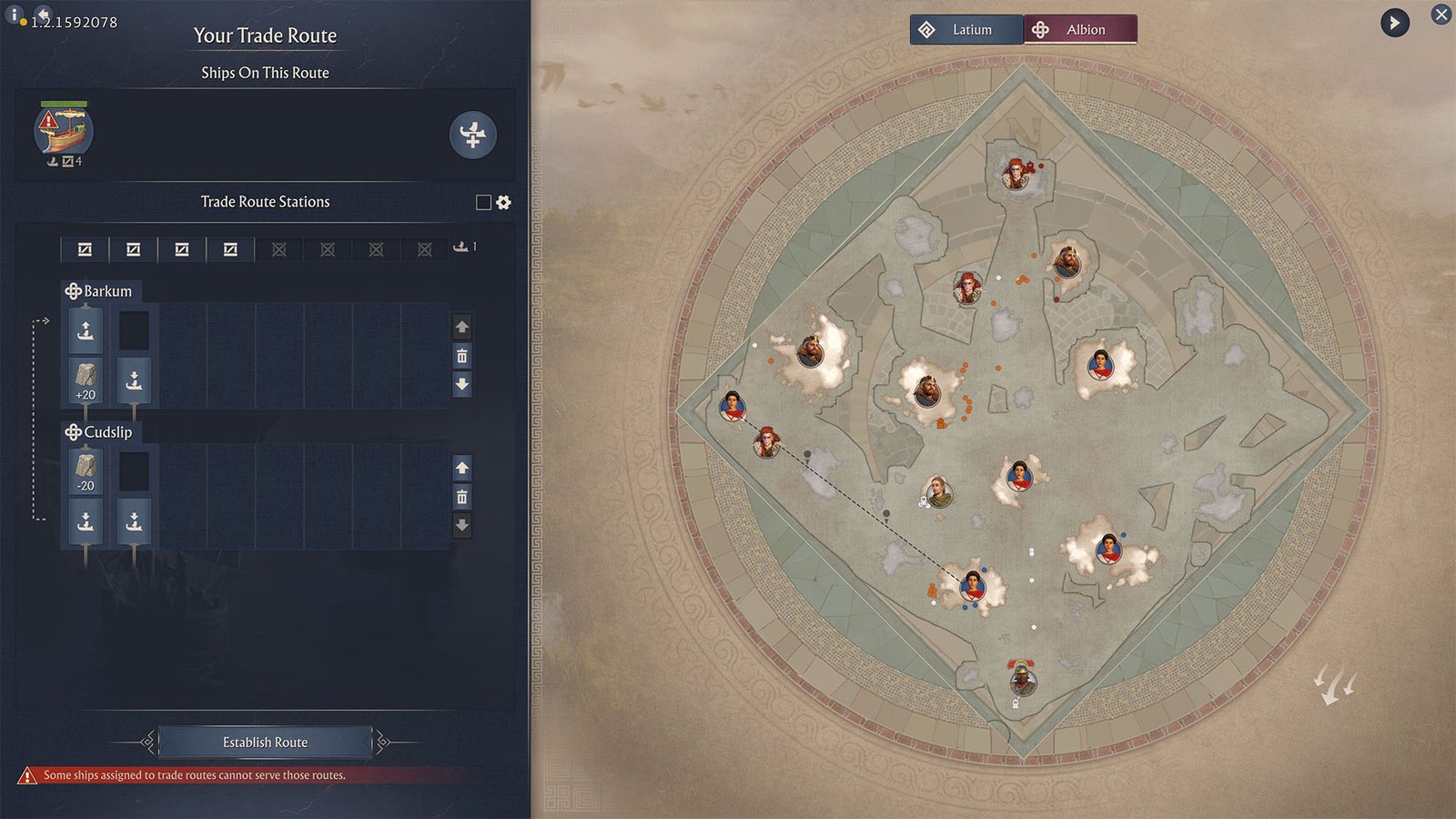Switch to the Albion map tab
The height and width of the screenshot is (819, 1456).
[1081, 29]
